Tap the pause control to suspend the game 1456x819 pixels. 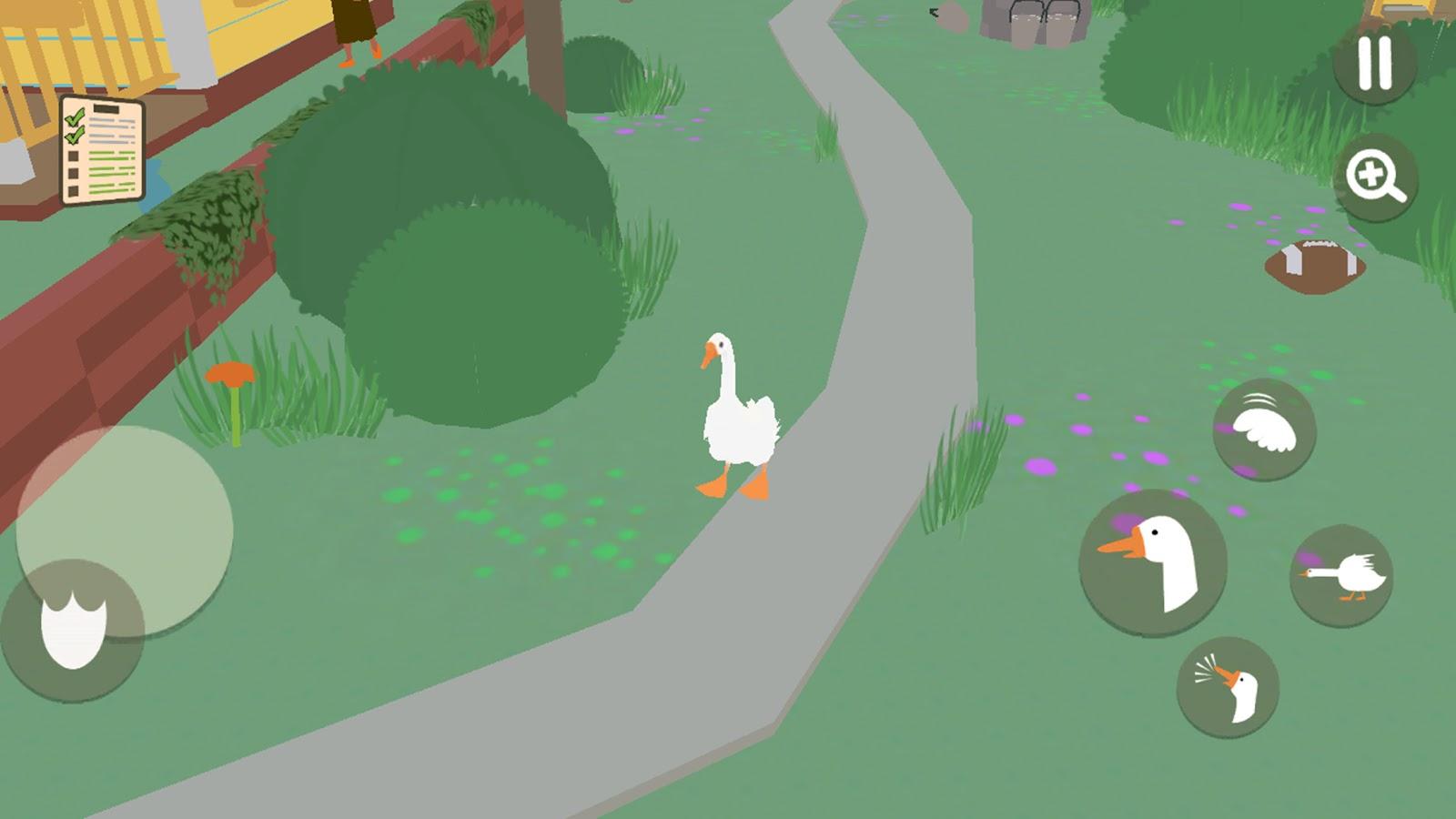(x=1374, y=62)
